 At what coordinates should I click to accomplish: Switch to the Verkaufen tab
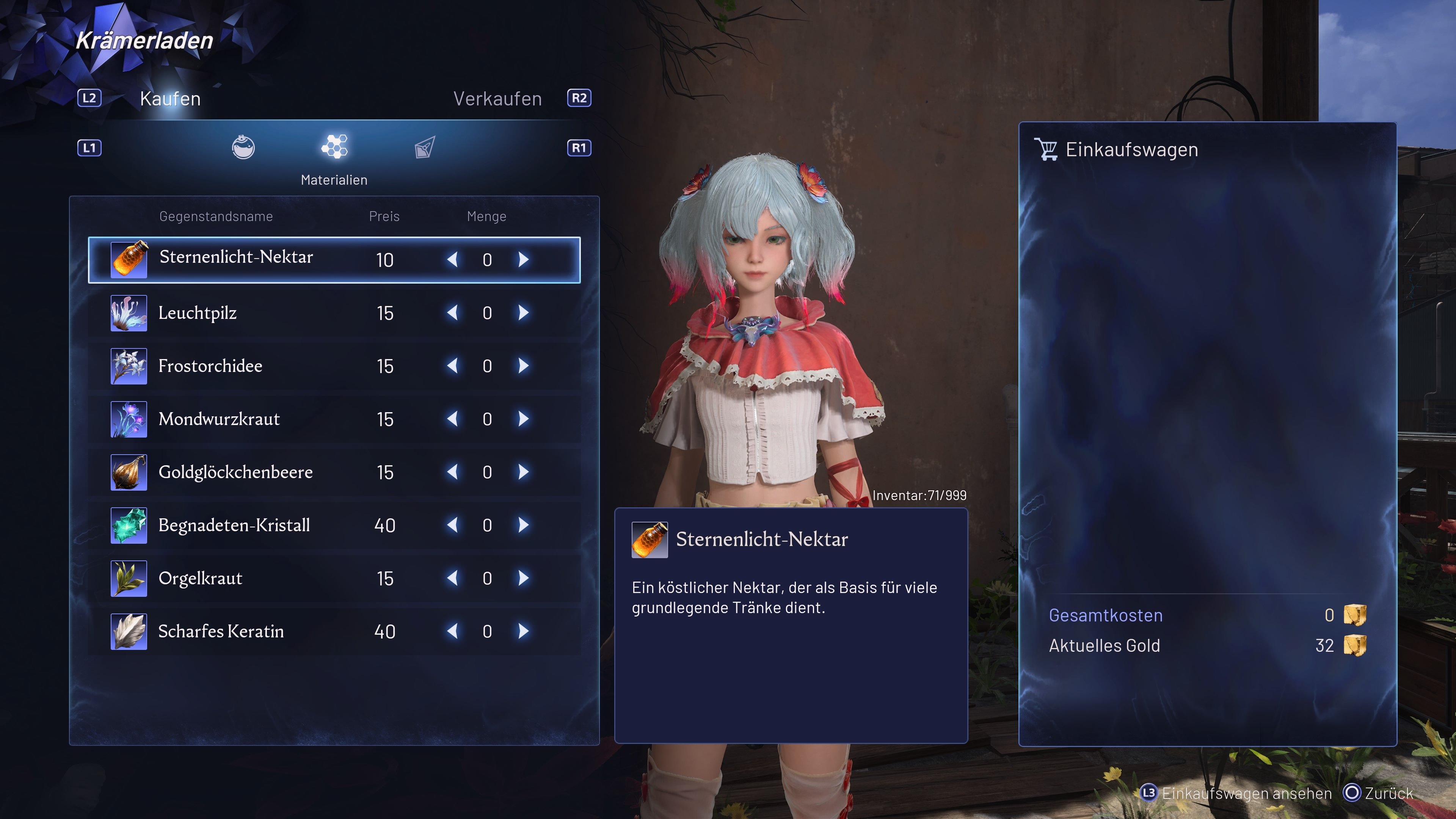(497, 99)
